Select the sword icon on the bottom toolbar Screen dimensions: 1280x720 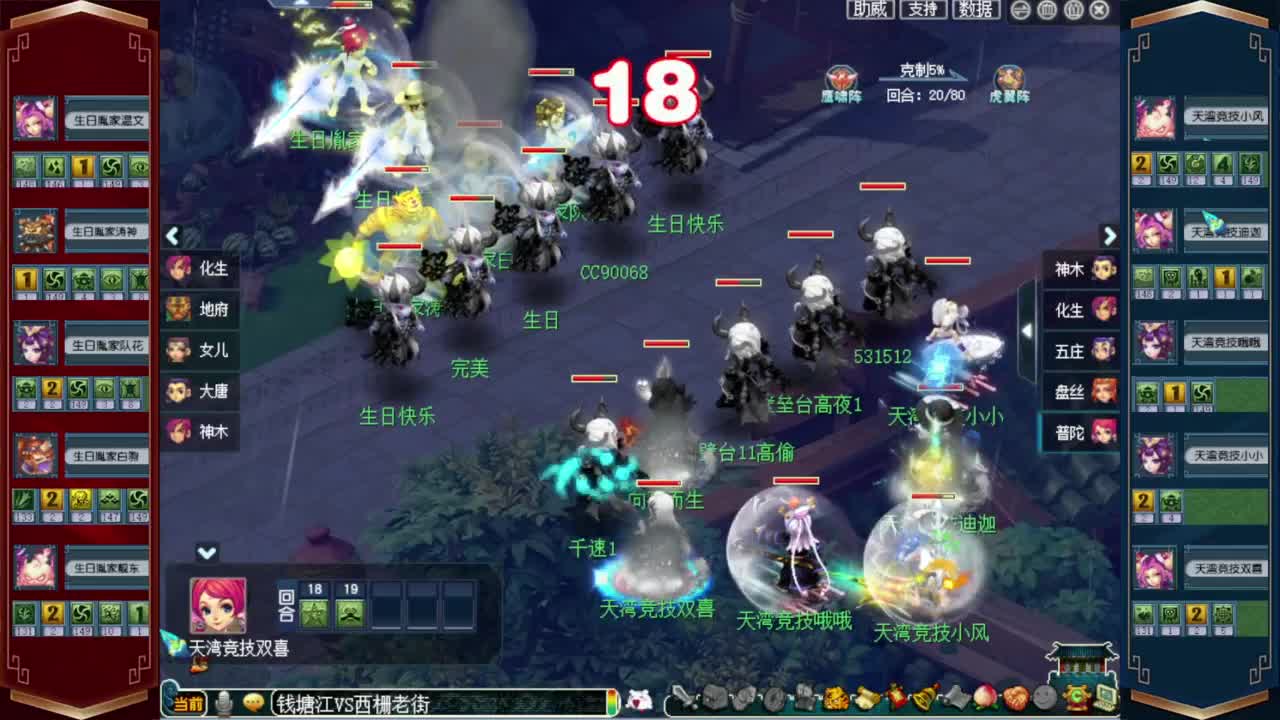[x=685, y=701]
